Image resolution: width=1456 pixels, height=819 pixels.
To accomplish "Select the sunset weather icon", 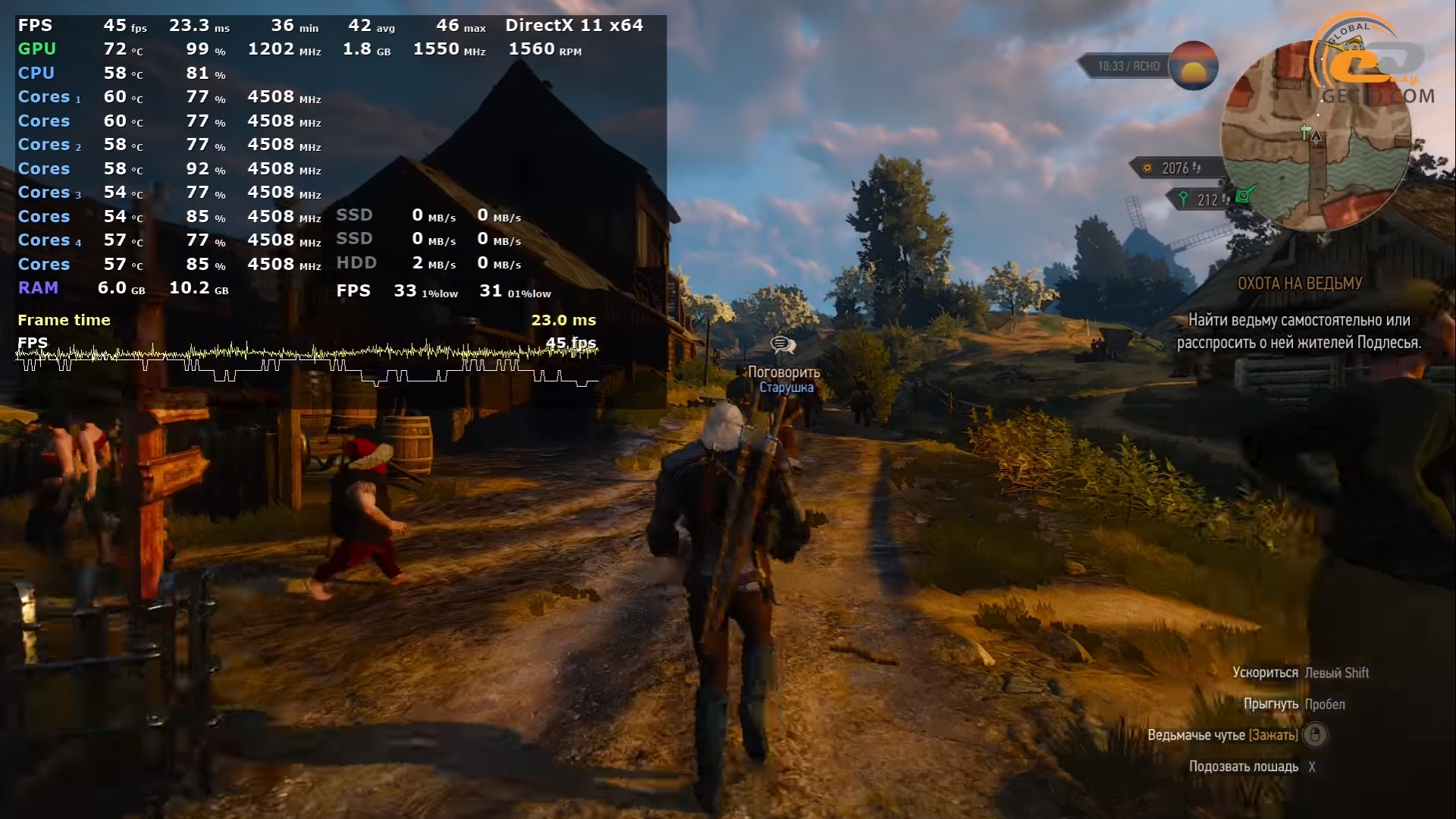I will pyautogui.click(x=1193, y=66).
